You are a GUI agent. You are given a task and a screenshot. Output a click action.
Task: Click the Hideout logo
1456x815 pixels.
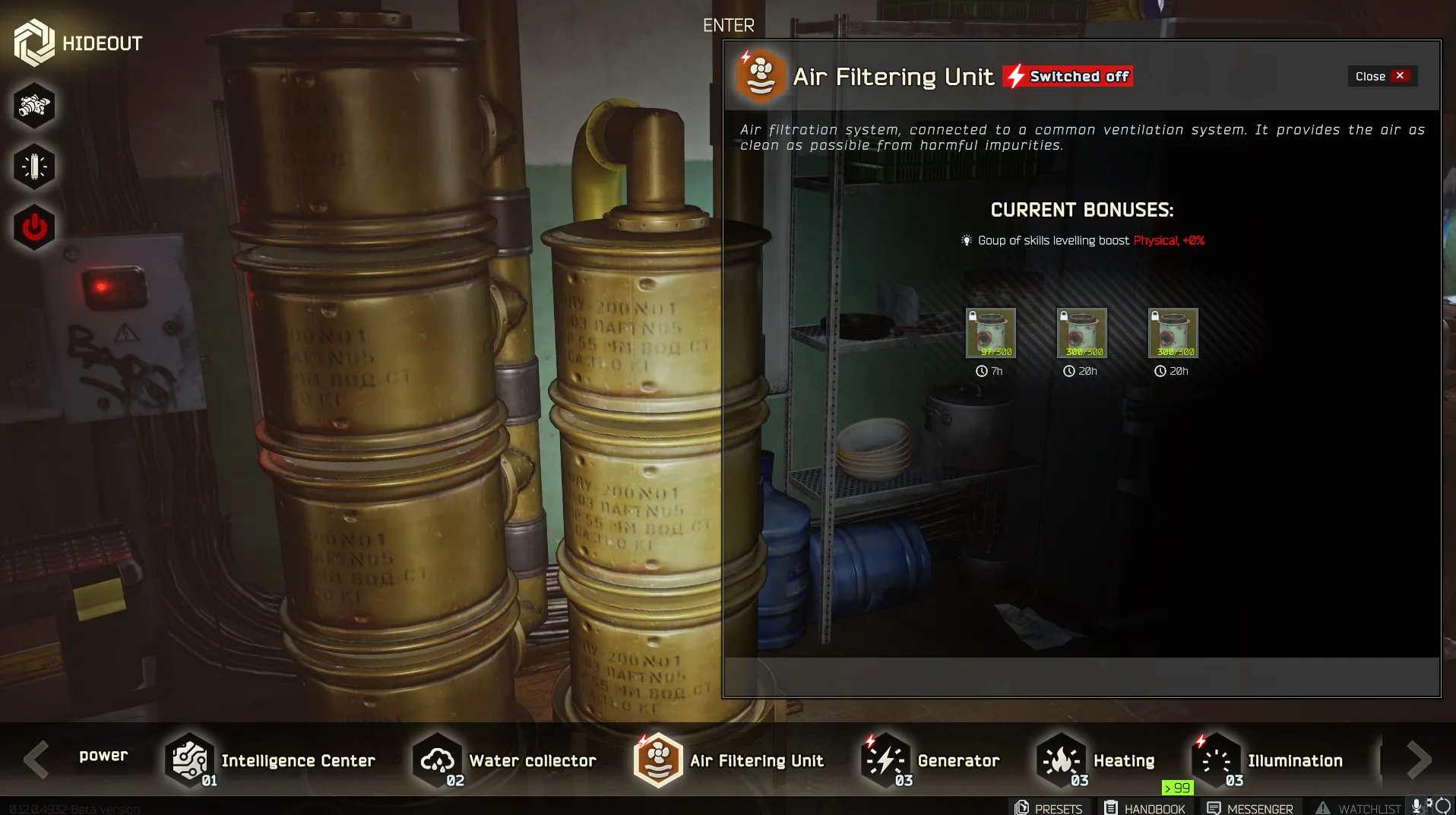click(78, 43)
